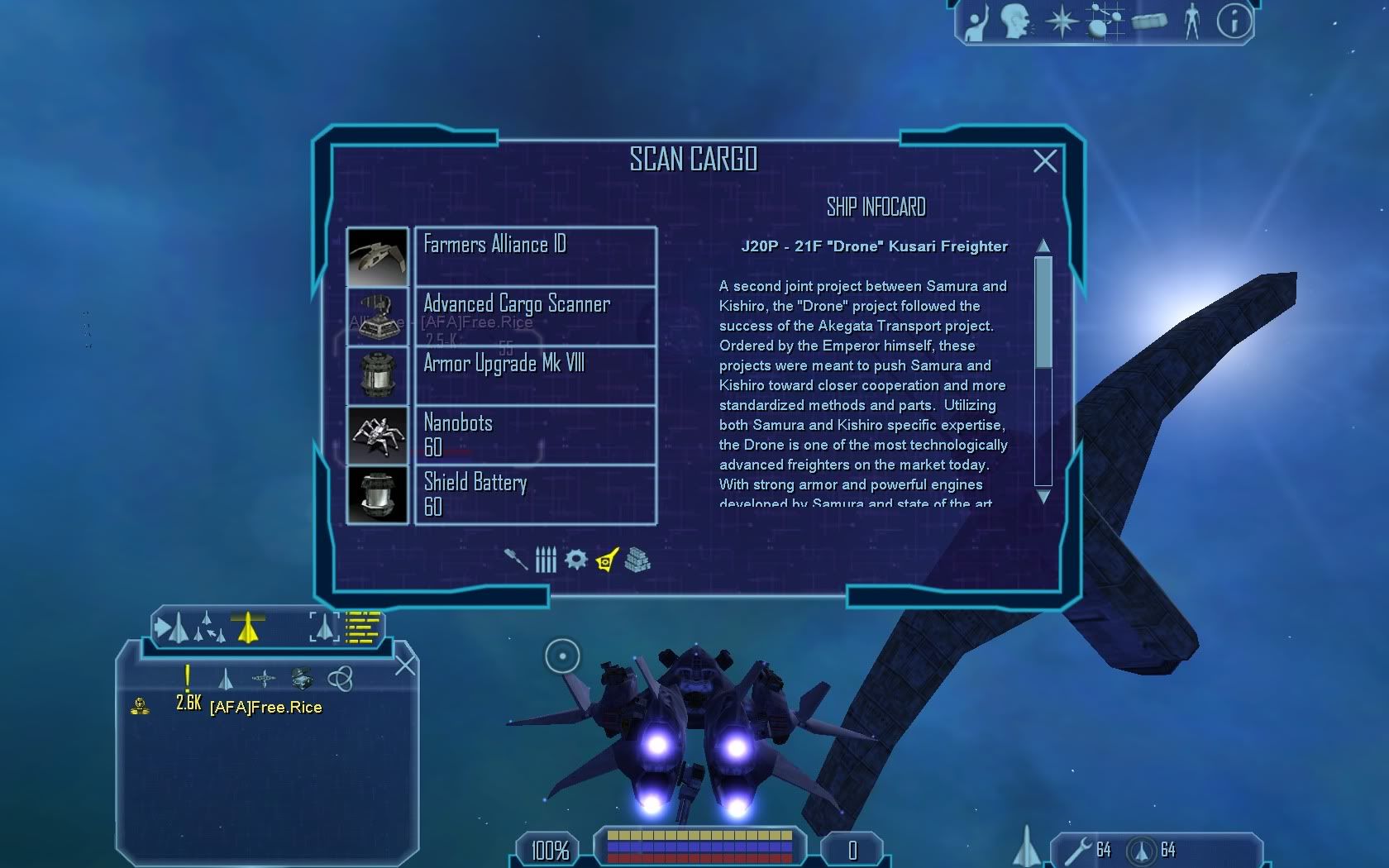Select the Farmers Alliance ID row
This screenshot has height=868, width=1389.
click(535, 256)
